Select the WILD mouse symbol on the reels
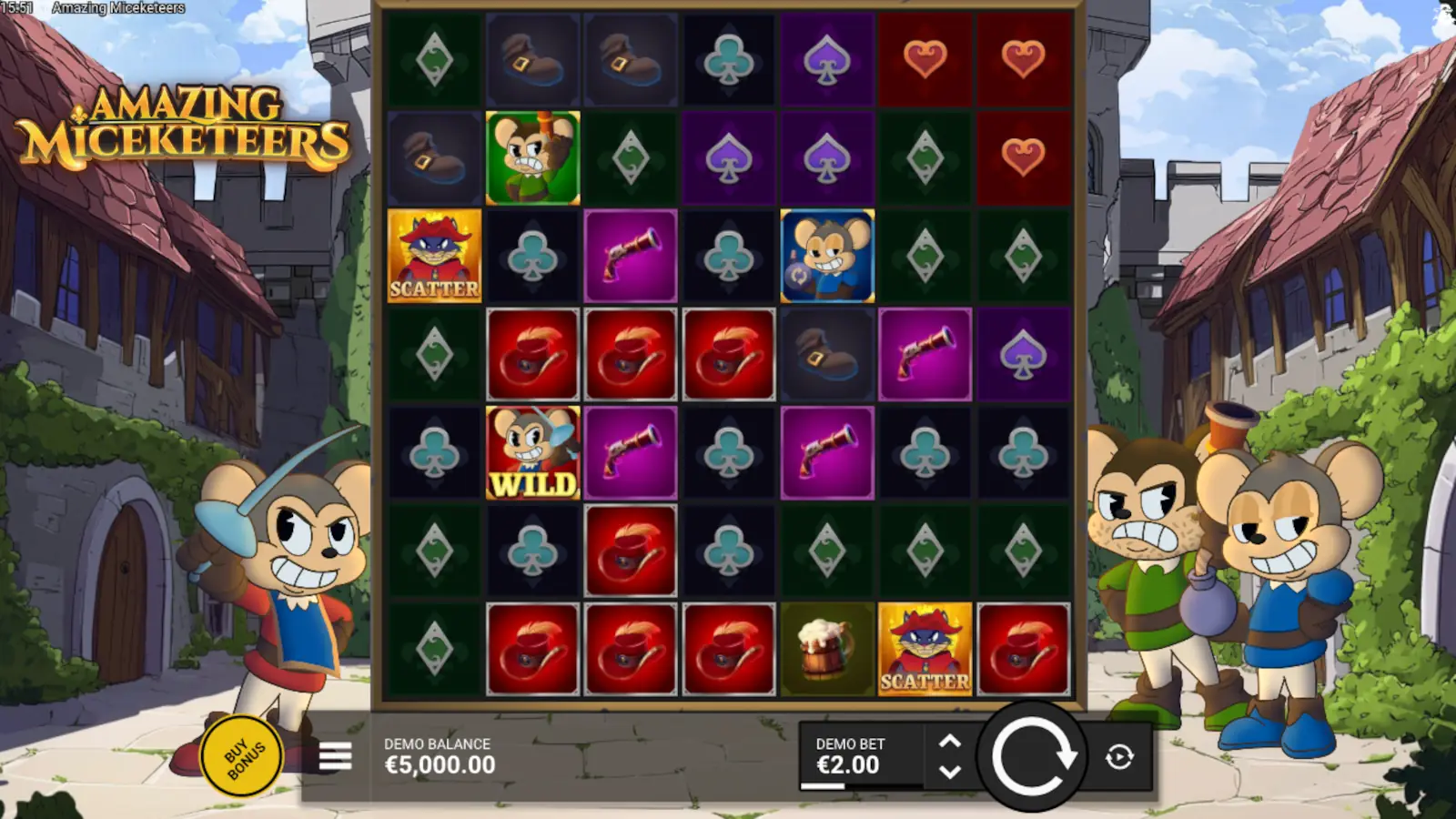The width and height of the screenshot is (1456, 819). 533,452
